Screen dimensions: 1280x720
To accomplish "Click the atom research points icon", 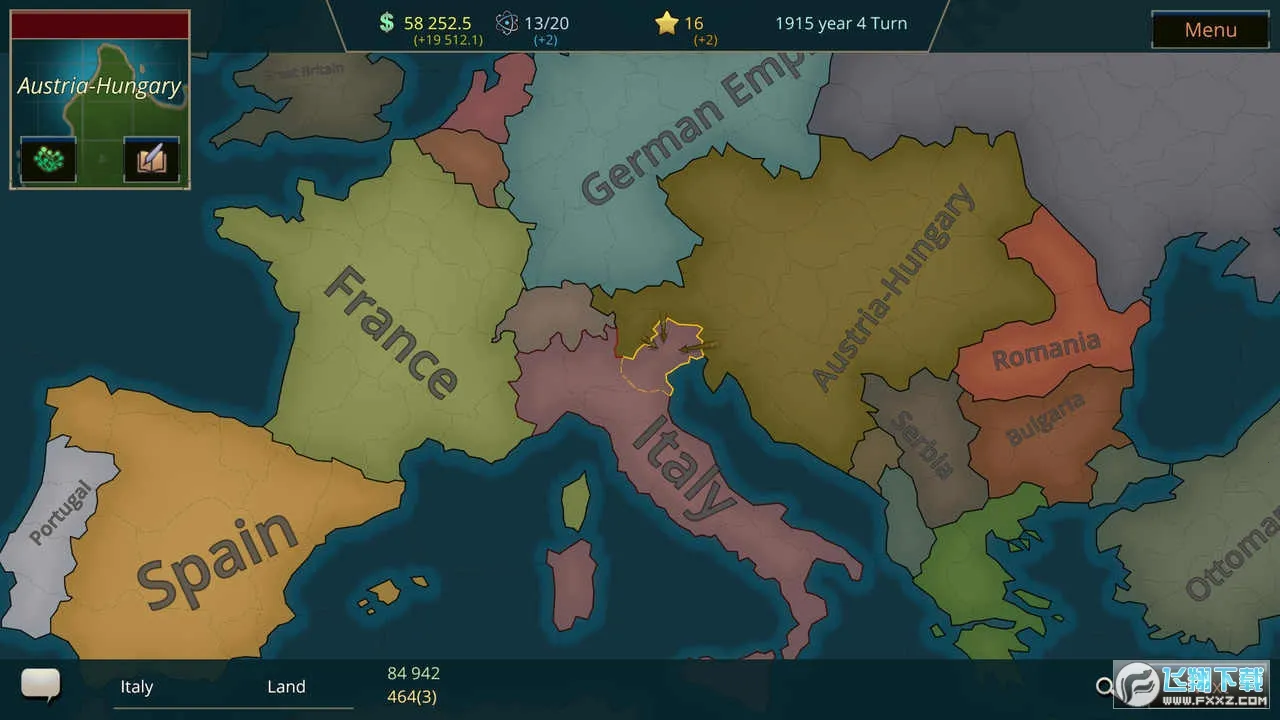I will click(506, 22).
